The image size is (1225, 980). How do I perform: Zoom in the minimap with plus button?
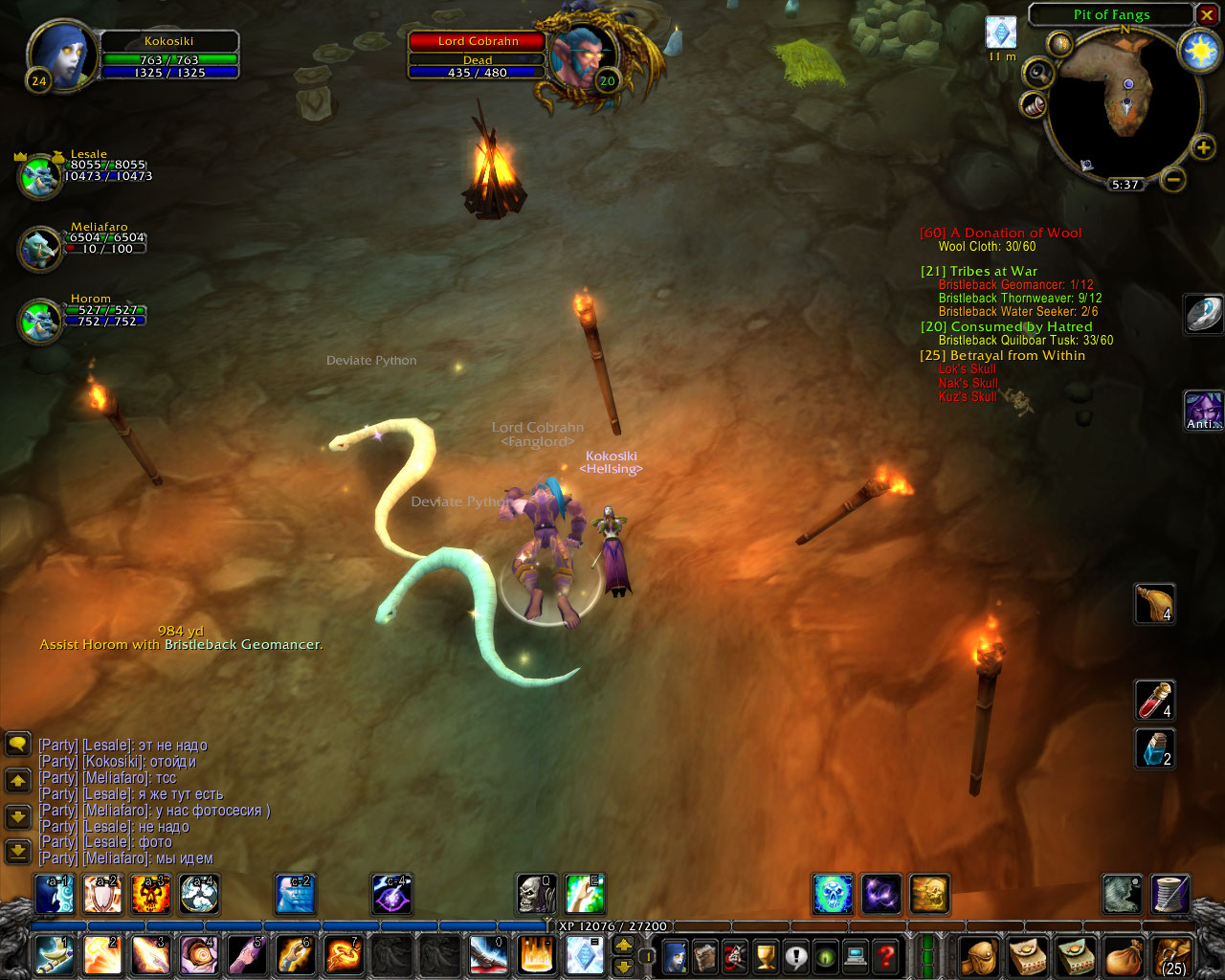tap(1202, 147)
